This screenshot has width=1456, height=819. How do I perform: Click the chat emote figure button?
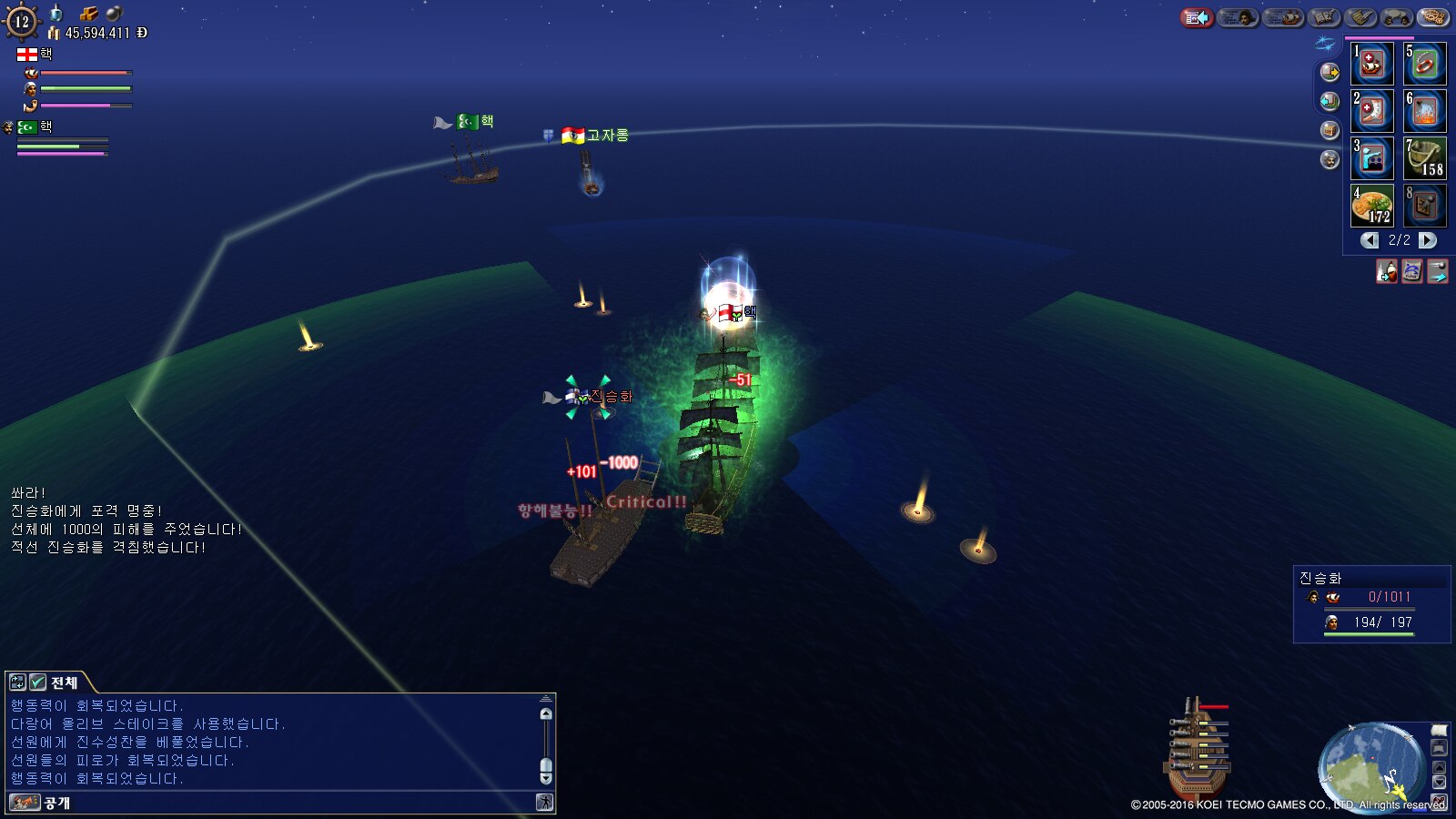tap(544, 803)
